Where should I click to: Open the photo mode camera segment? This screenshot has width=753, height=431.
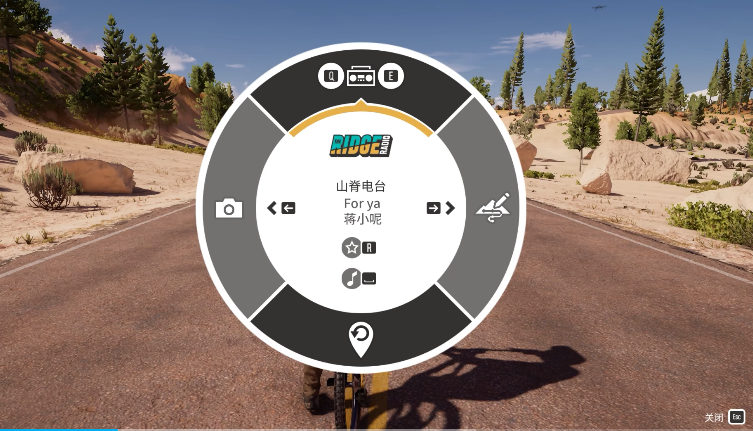click(229, 208)
